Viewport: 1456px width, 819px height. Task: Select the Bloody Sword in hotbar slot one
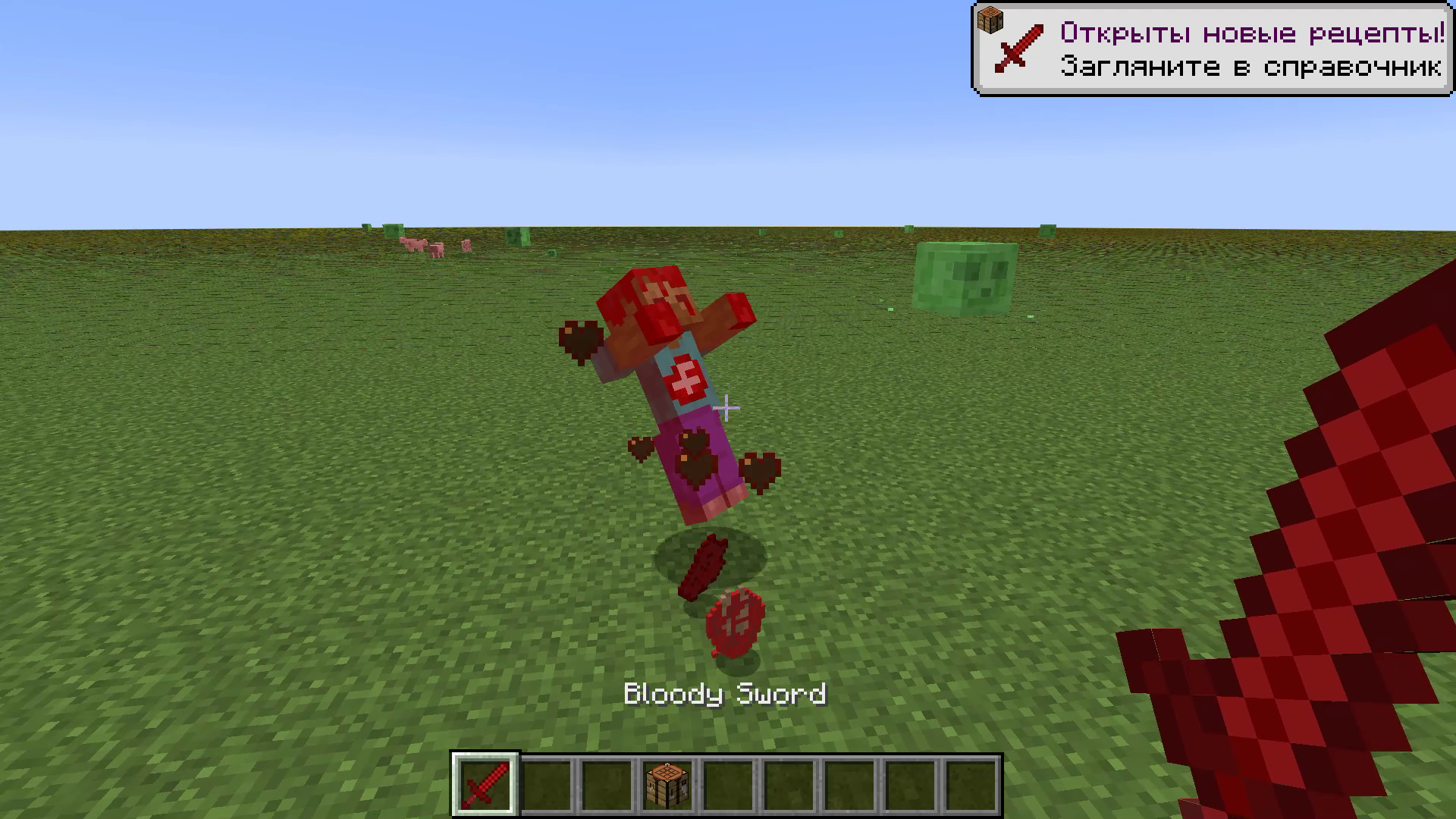(484, 785)
